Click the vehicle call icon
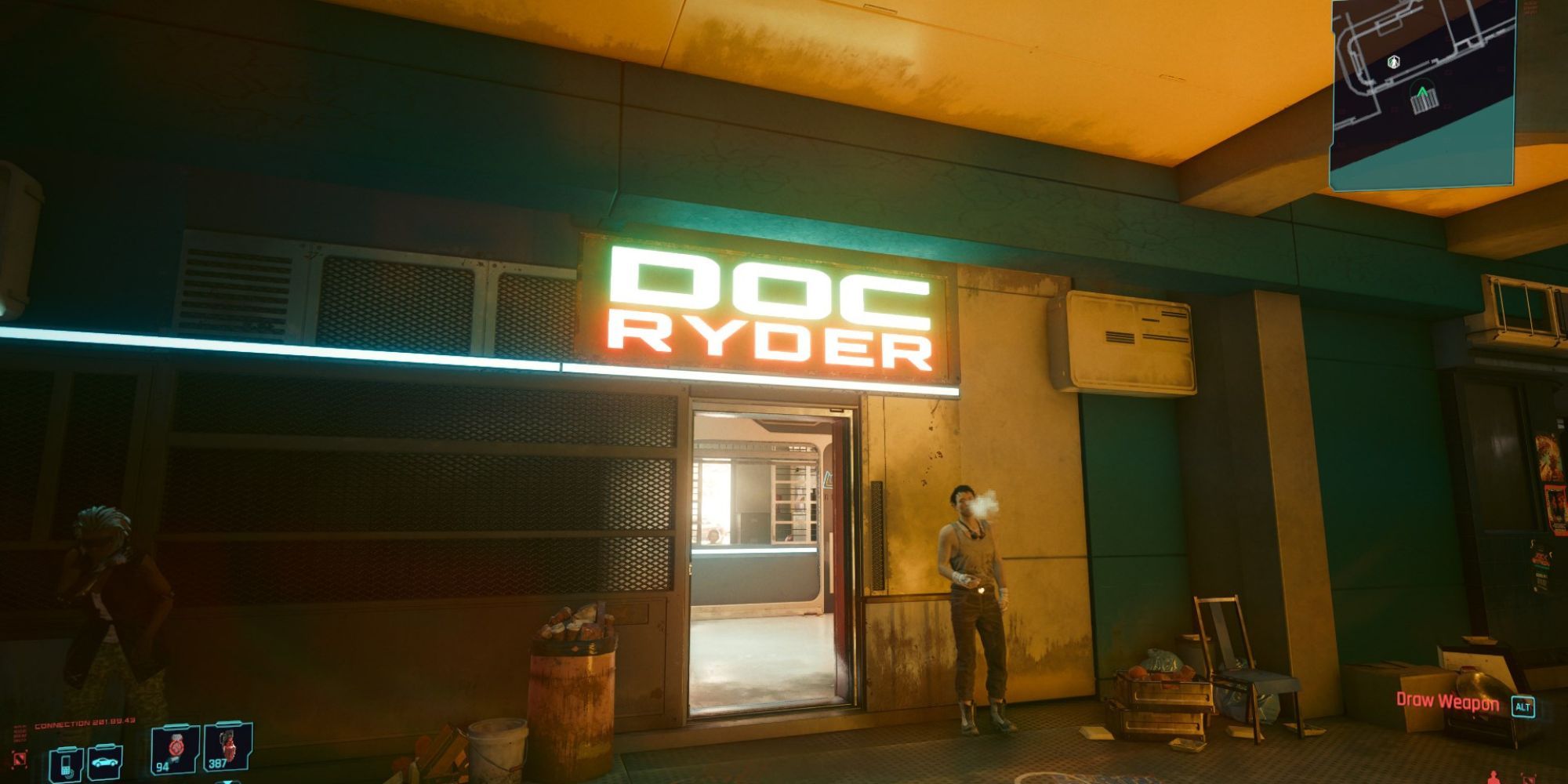Viewport: 1568px width, 784px height. (104, 762)
